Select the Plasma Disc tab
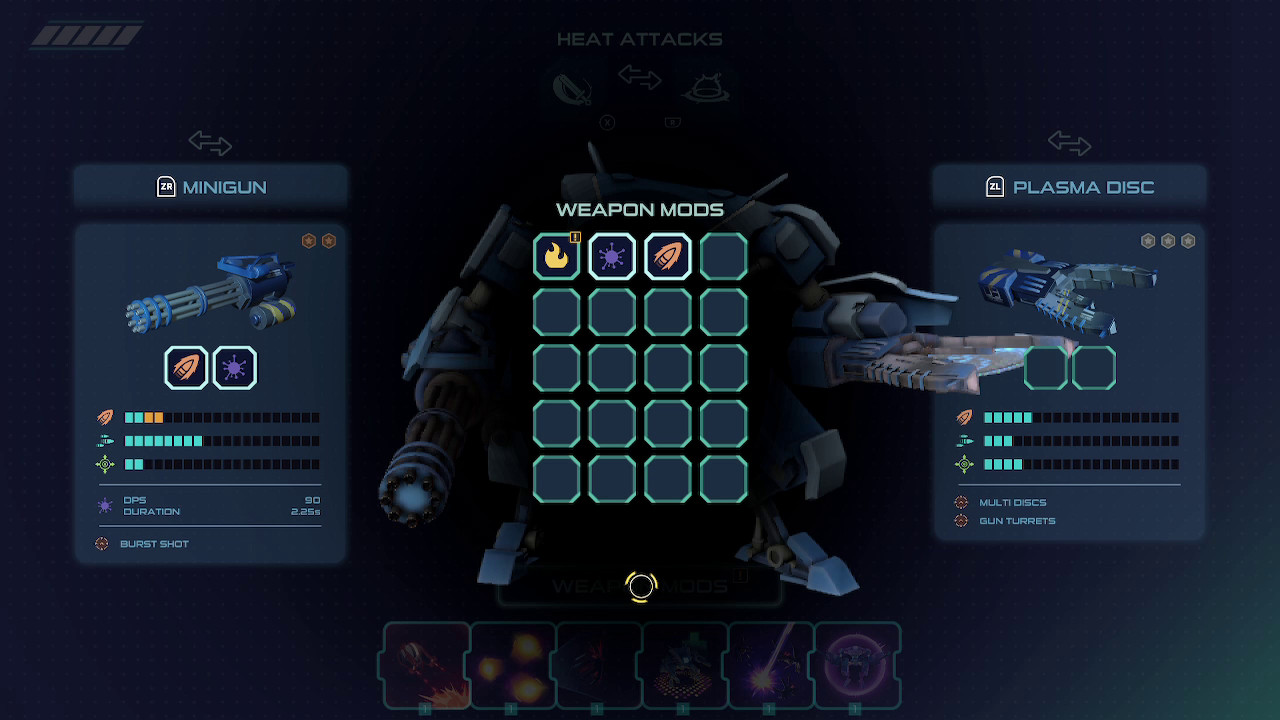This screenshot has width=1280, height=720. [x=1068, y=187]
